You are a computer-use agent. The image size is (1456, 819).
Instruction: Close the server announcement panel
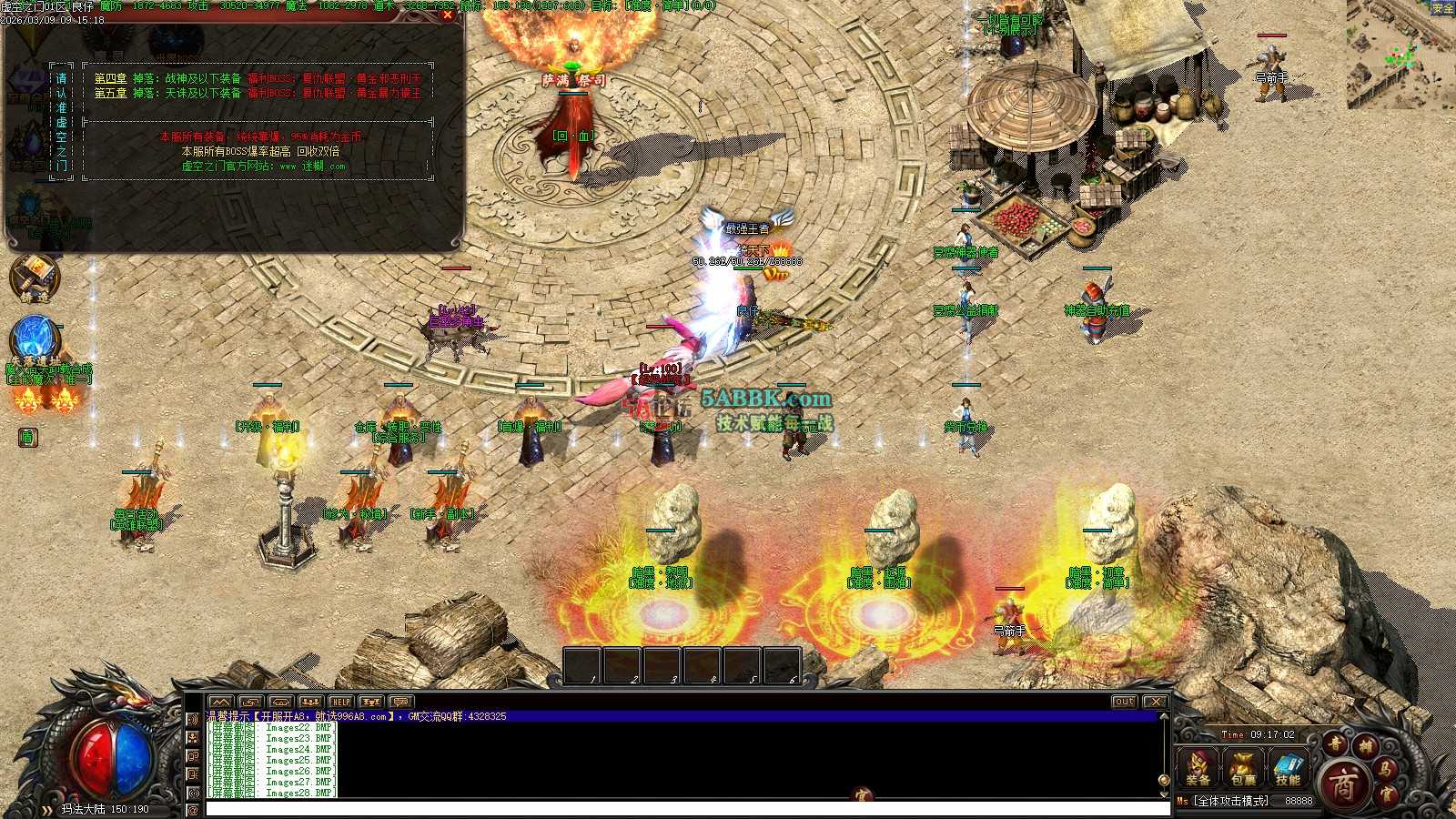pos(447,15)
